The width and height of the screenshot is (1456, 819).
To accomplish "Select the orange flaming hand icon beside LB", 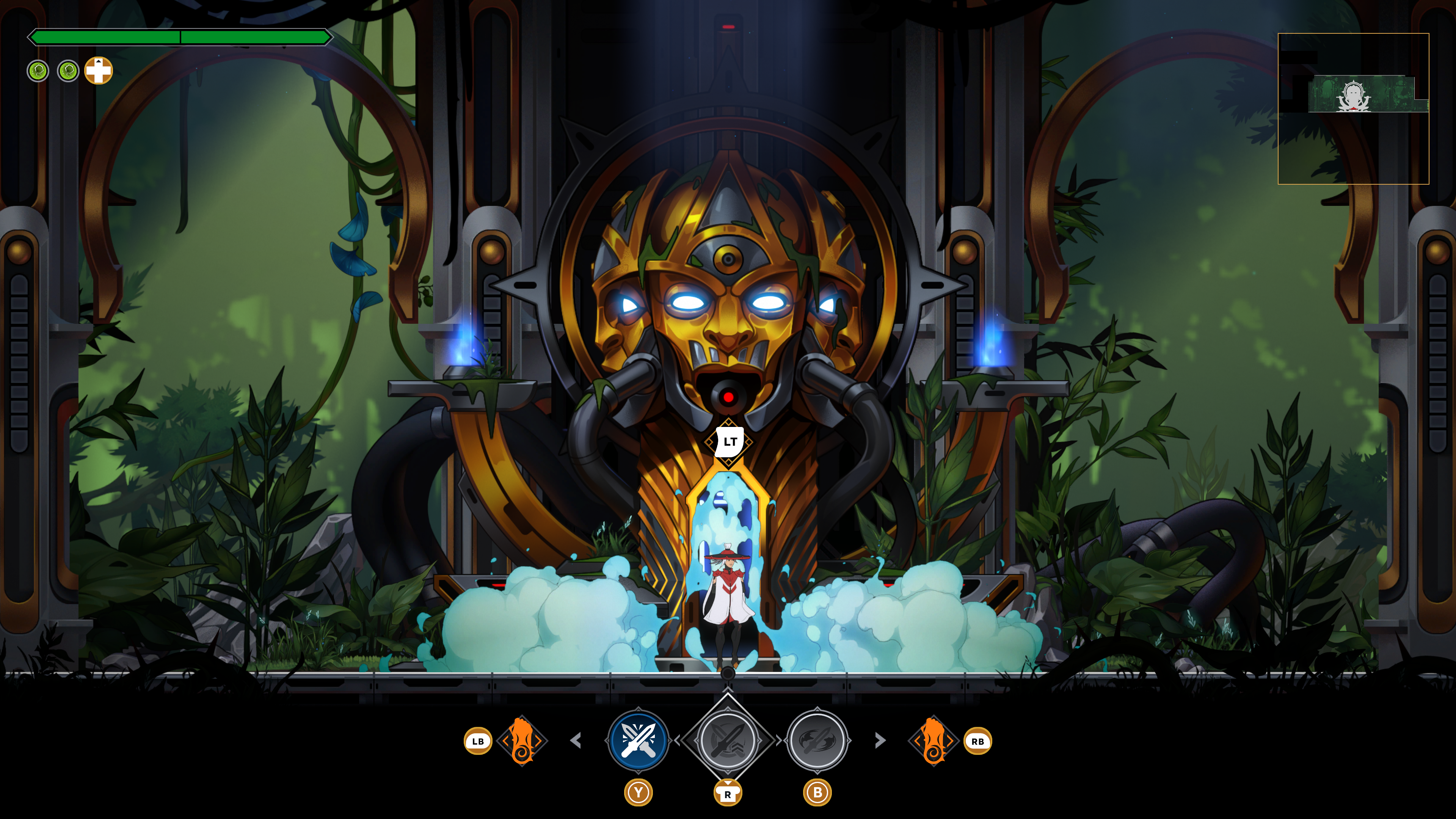I will [522, 741].
